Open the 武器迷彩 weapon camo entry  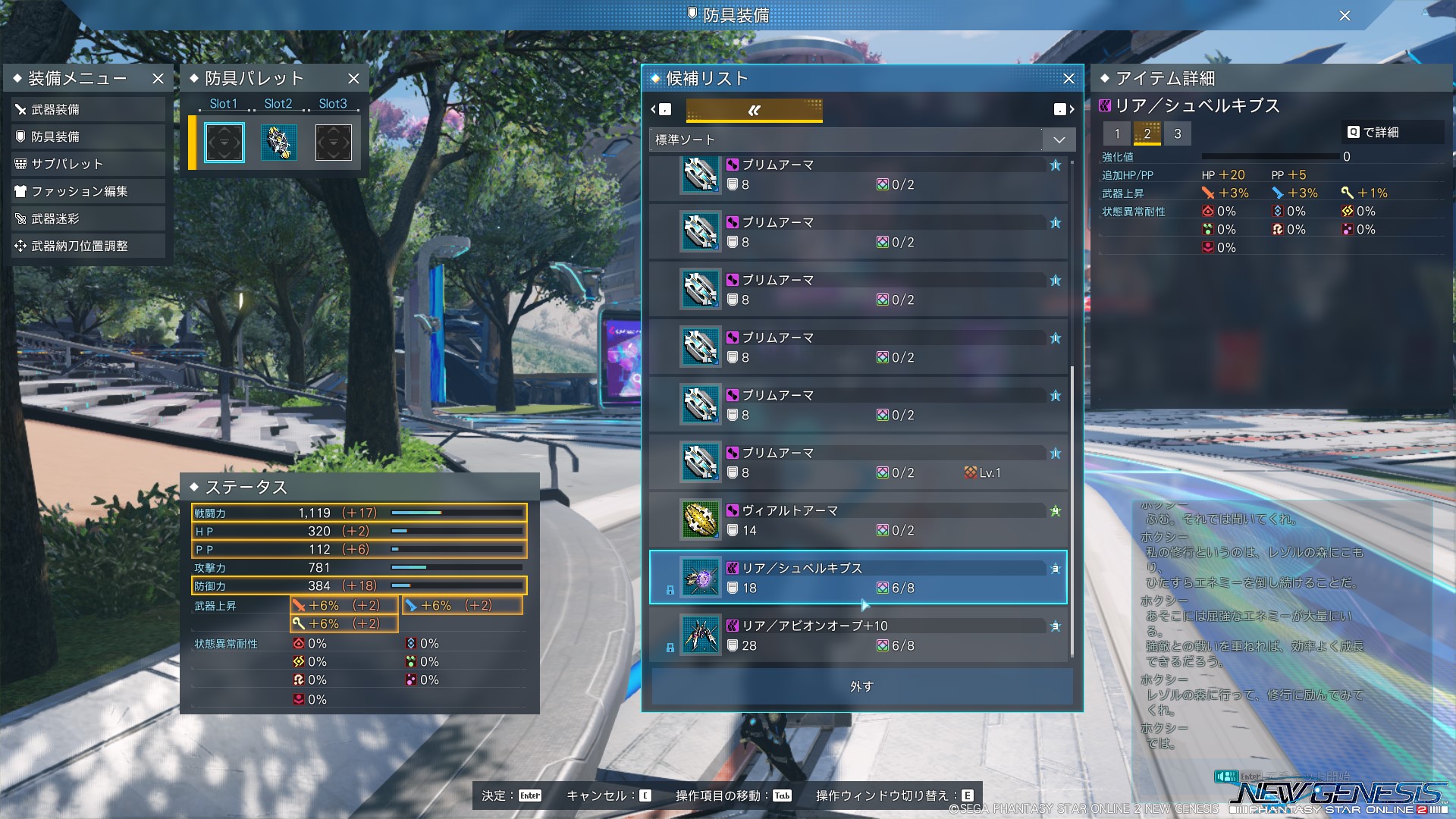(87, 219)
